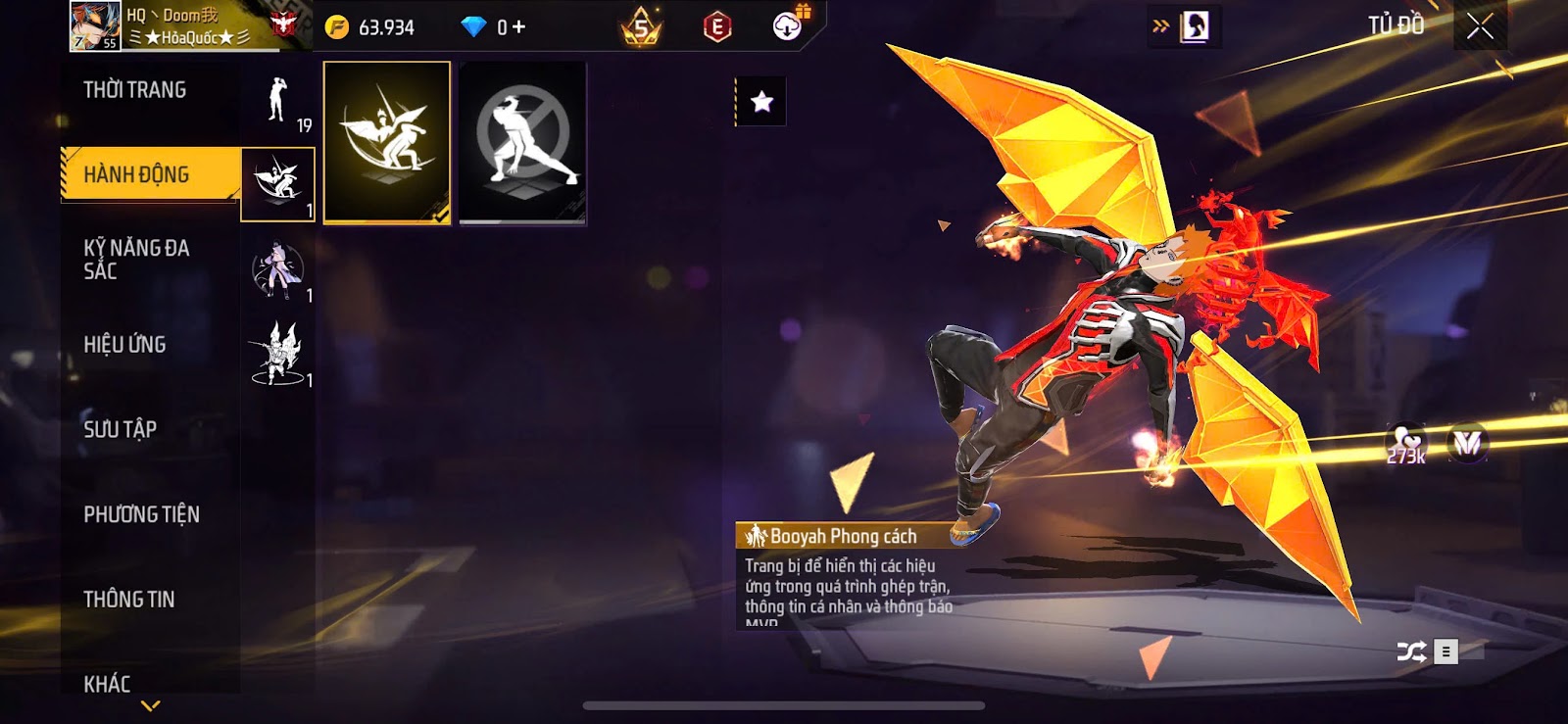Image resolution: width=1568 pixels, height=724 pixels.
Task: Choose the Khác category
Action: click(108, 683)
